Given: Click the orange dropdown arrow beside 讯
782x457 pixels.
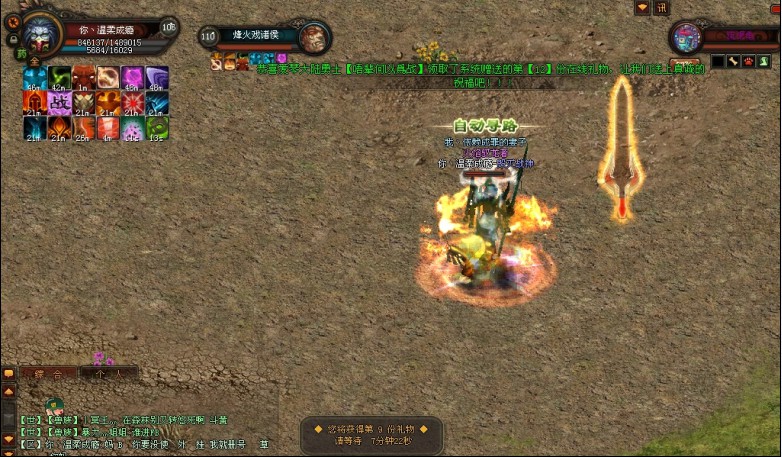Looking at the screenshot, I should 643,8.
